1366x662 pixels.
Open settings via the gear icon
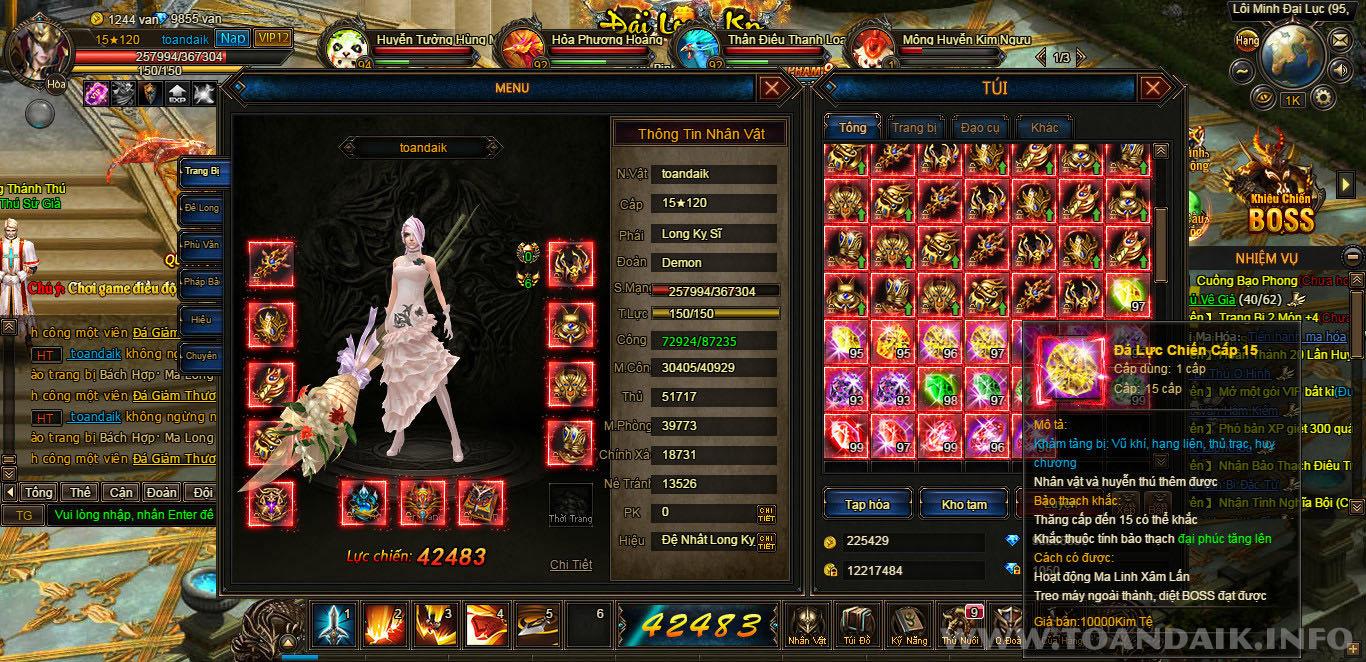tap(1323, 97)
